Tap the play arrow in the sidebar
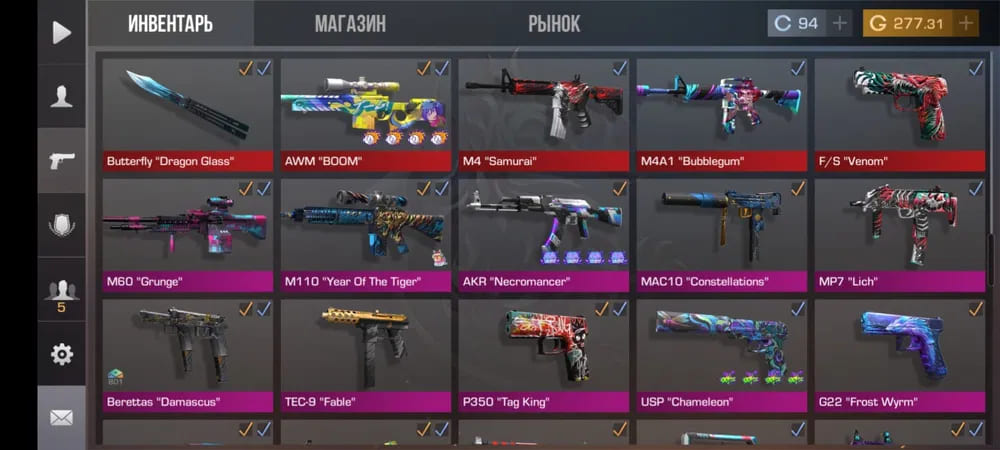1000x450 pixels. point(62,32)
